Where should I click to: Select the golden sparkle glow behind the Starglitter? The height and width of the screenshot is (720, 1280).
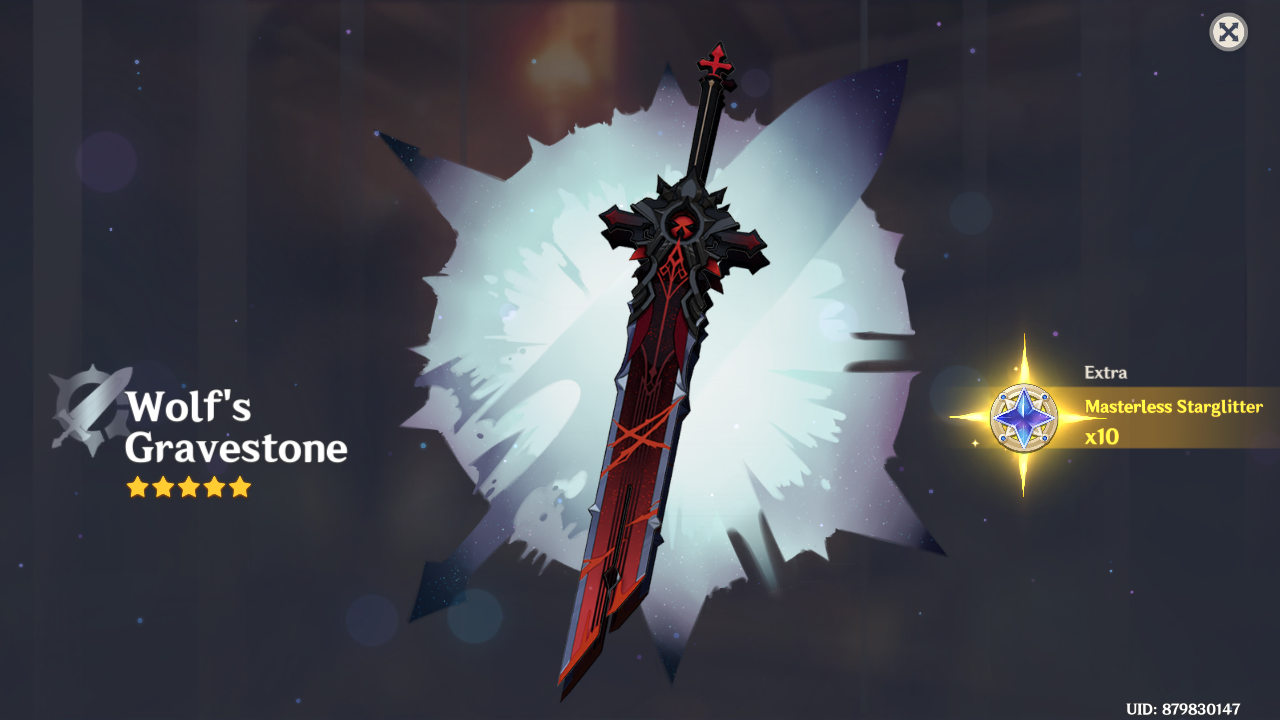[x=1022, y=355]
